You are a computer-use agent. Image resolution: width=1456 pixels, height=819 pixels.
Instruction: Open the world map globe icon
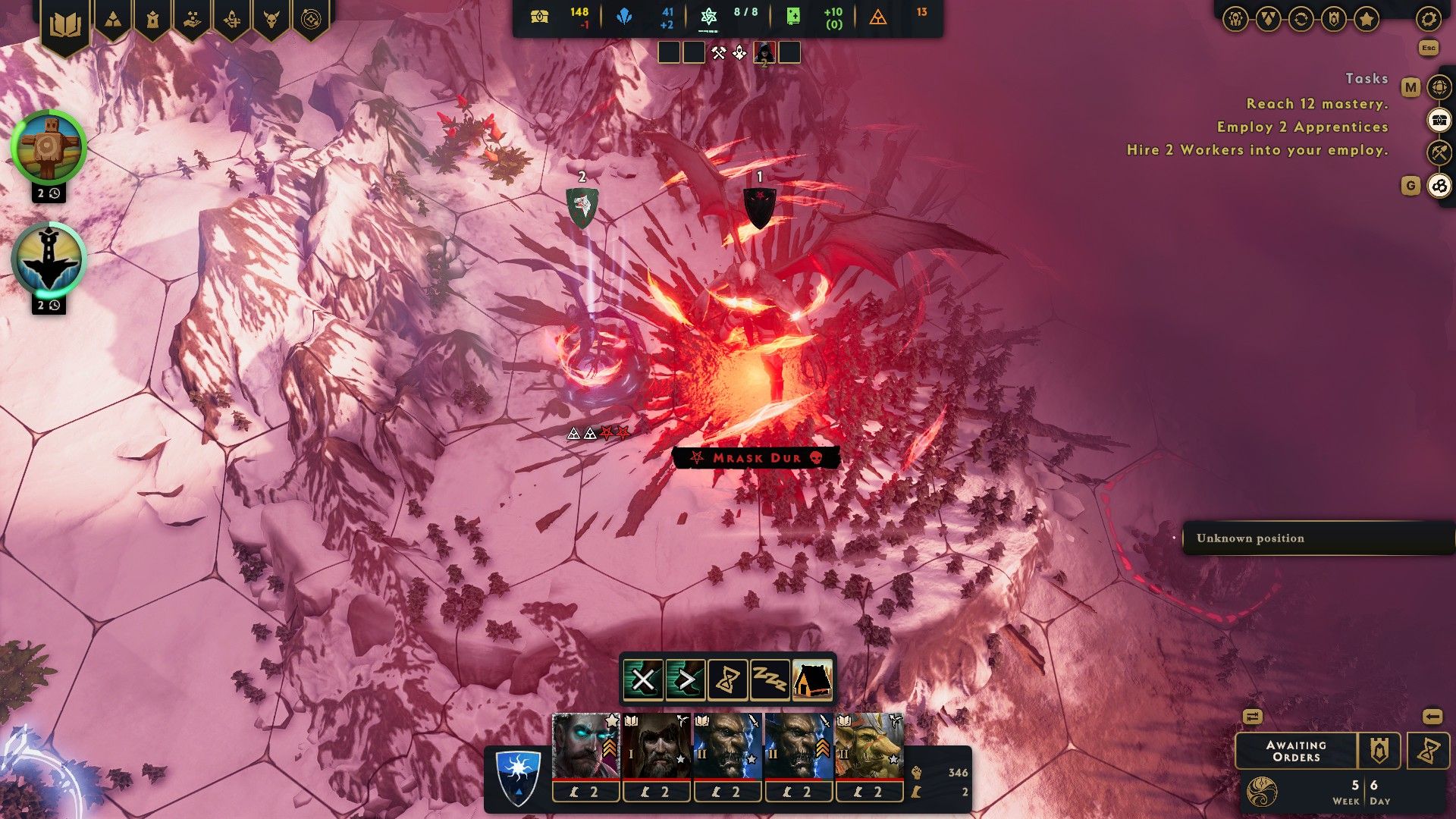click(x=1437, y=86)
